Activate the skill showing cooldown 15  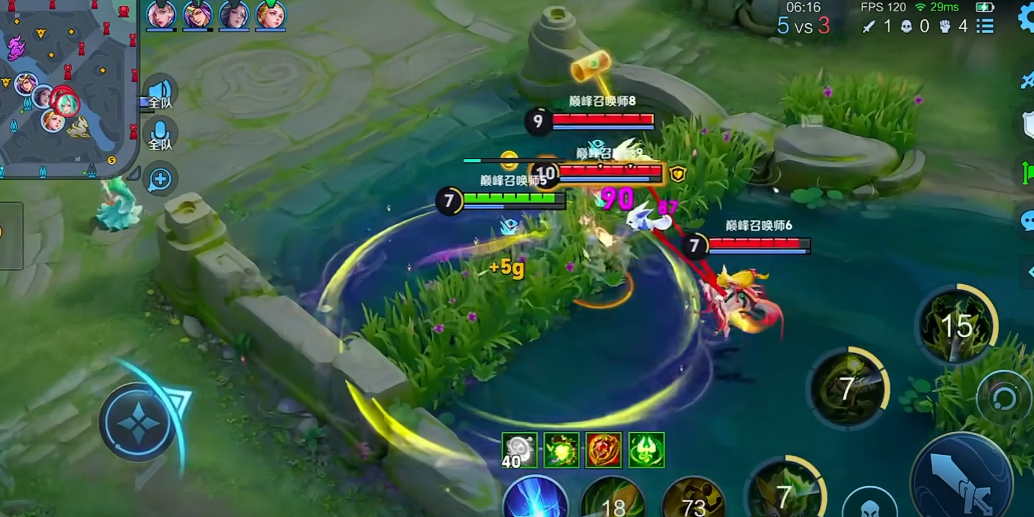[x=956, y=325]
